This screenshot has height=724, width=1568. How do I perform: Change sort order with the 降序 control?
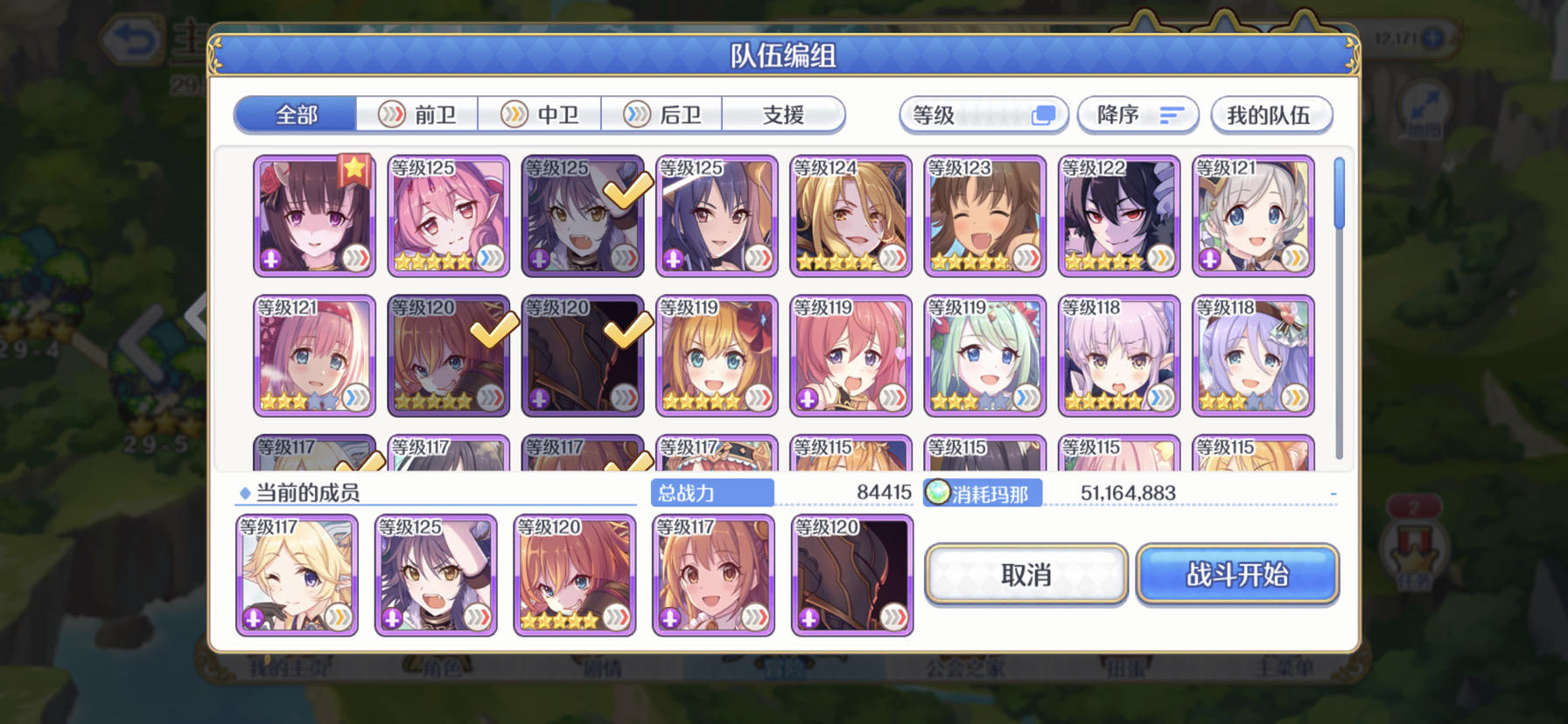click(1138, 115)
